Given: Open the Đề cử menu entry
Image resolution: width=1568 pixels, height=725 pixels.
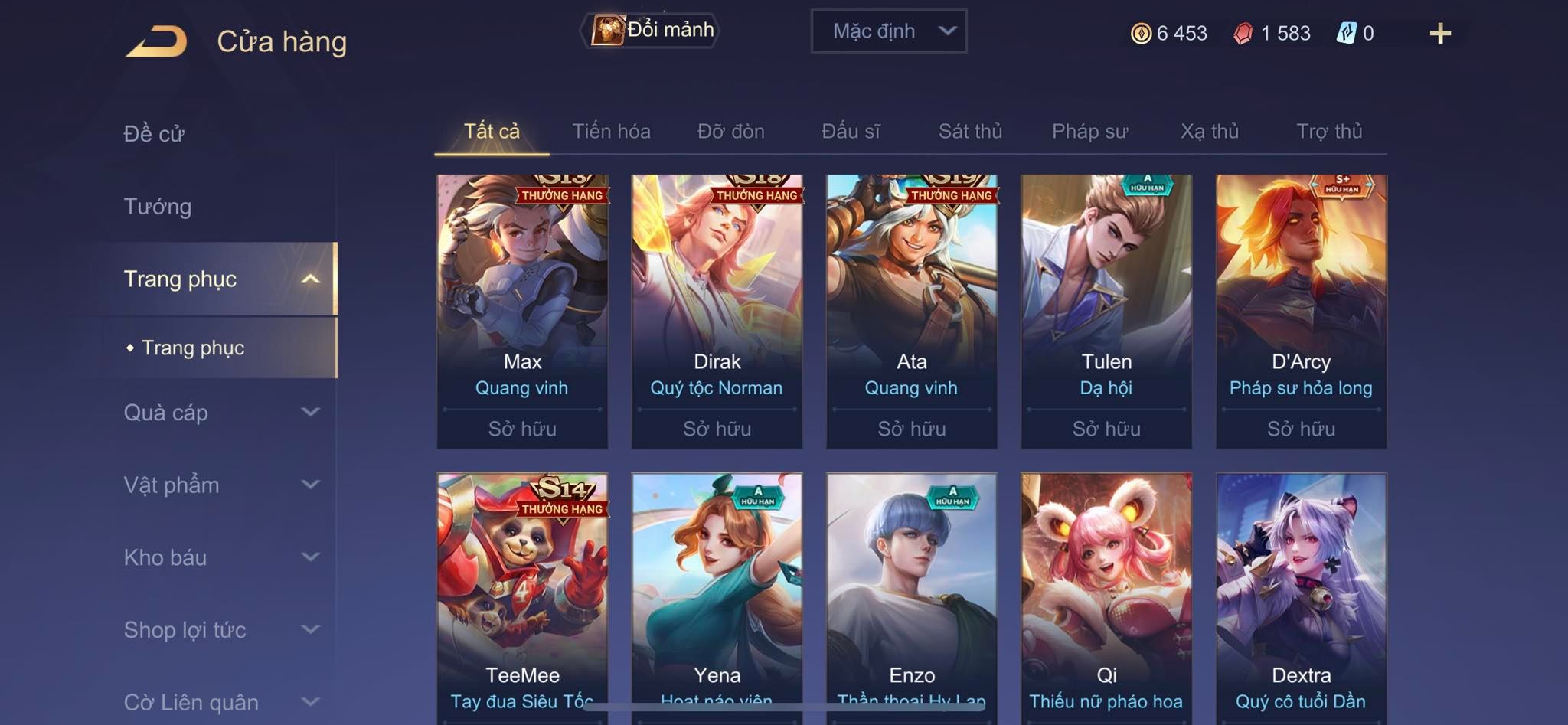Looking at the screenshot, I should (154, 134).
